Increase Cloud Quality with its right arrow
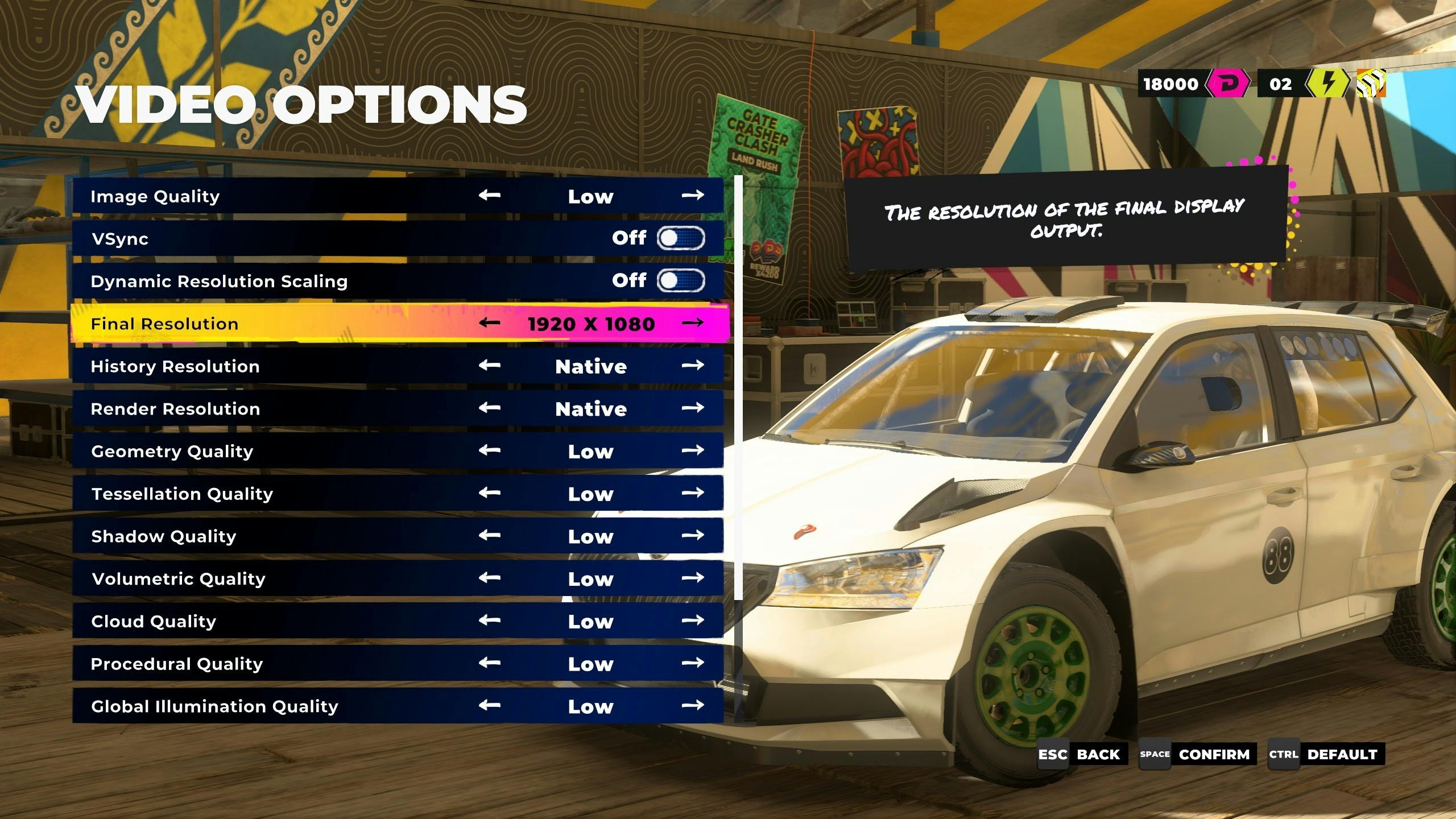Screen dimensions: 1456x819 pyautogui.click(x=692, y=621)
